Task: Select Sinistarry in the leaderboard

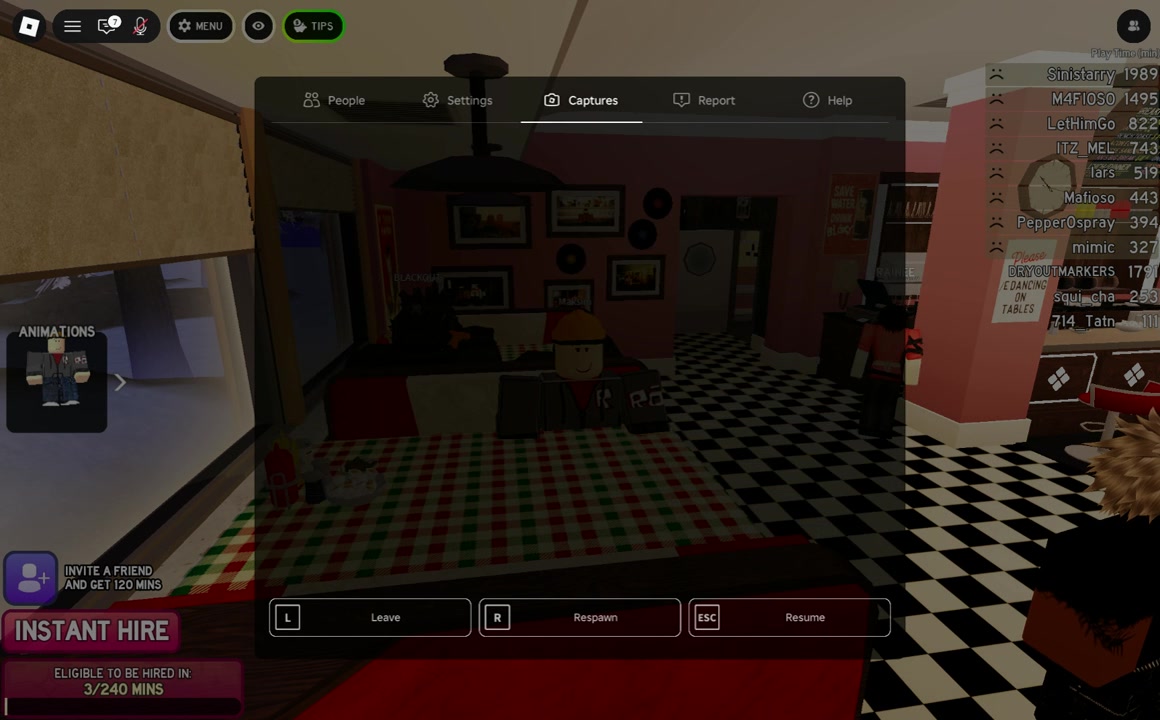Action: 1080,74
